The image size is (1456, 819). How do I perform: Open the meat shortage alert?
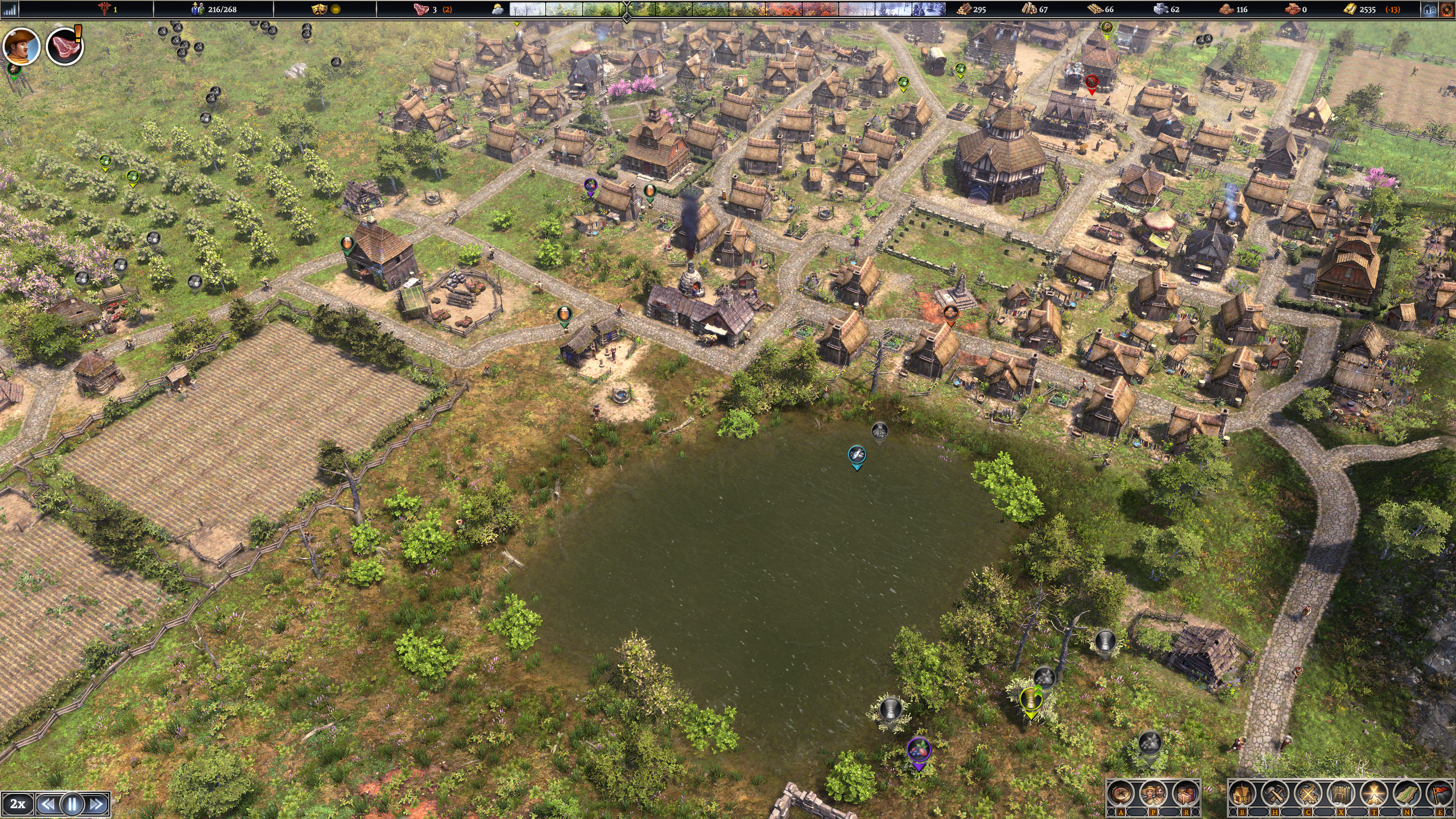point(64,47)
